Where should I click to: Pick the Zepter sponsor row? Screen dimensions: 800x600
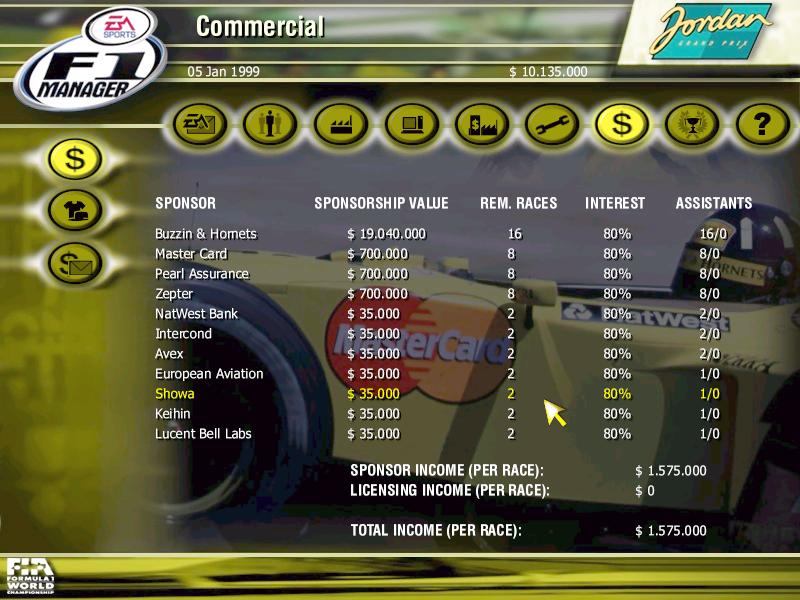tap(175, 294)
